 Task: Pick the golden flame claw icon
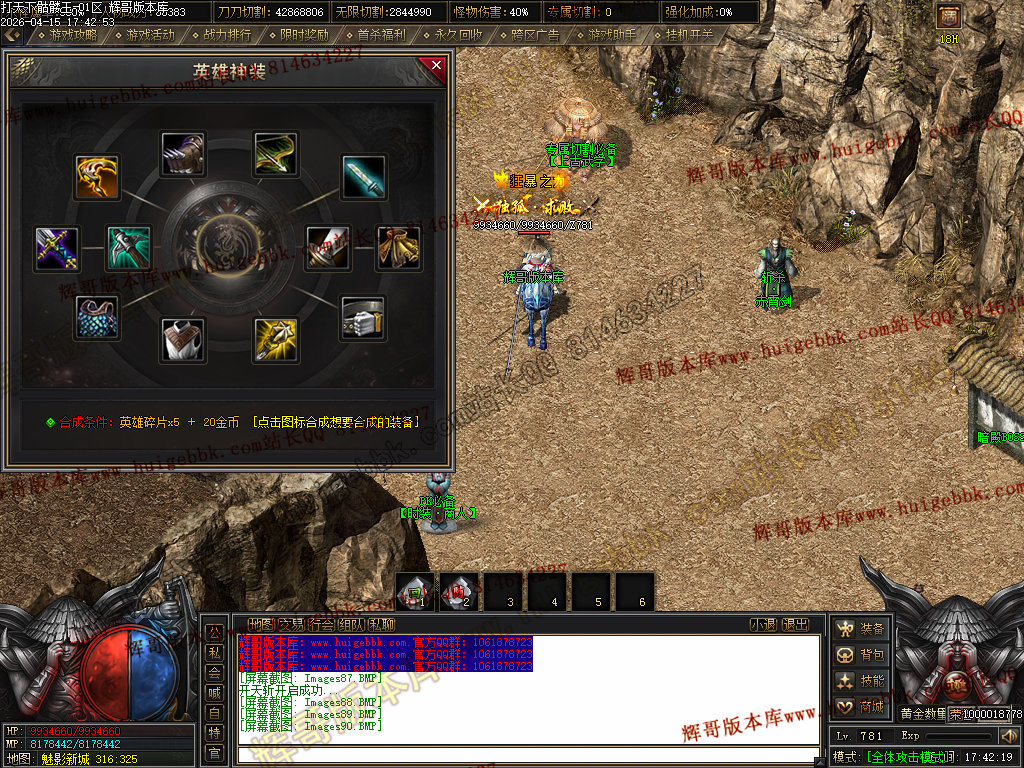[x=97, y=177]
